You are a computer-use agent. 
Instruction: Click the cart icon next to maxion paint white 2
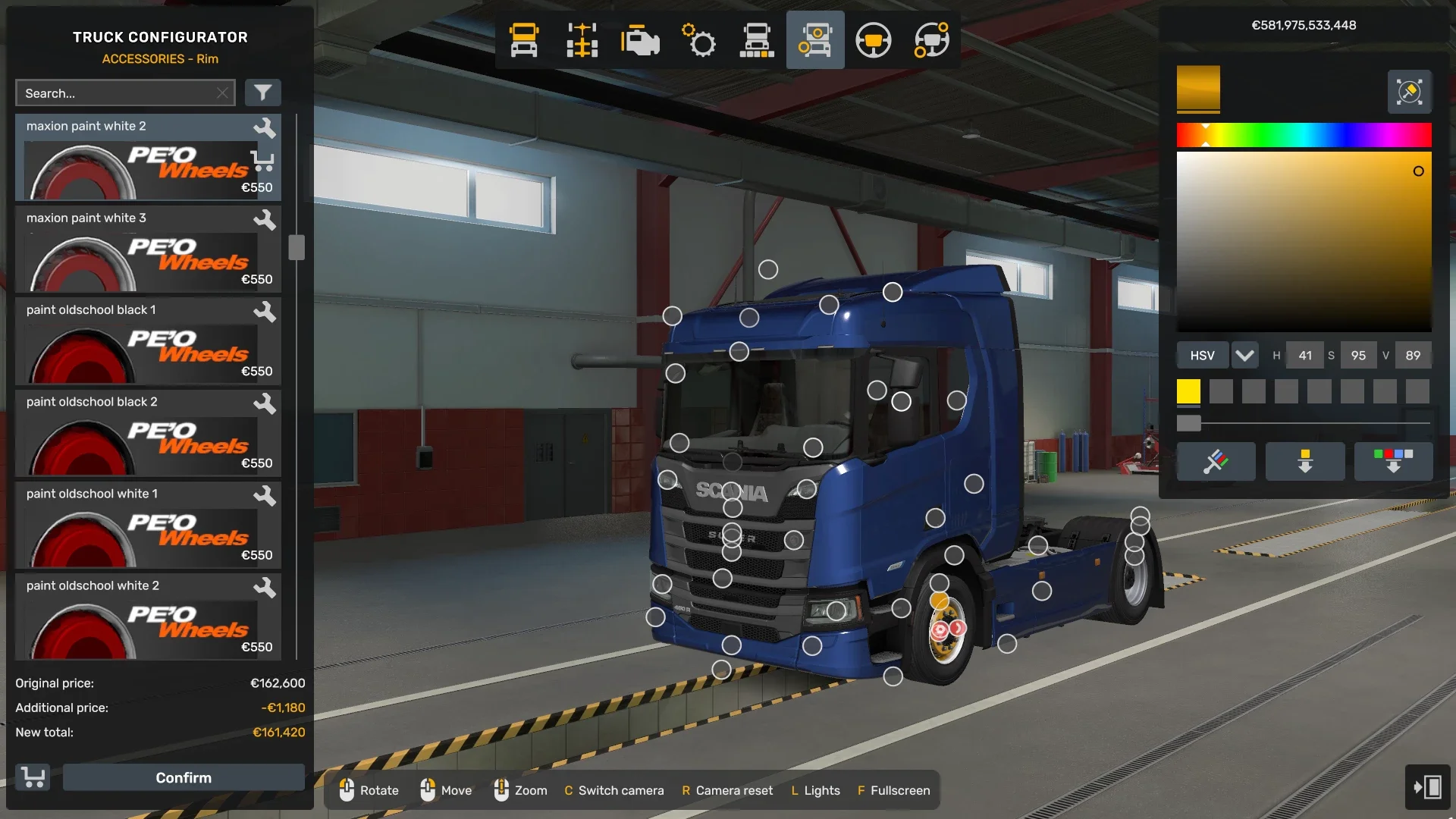click(262, 161)
